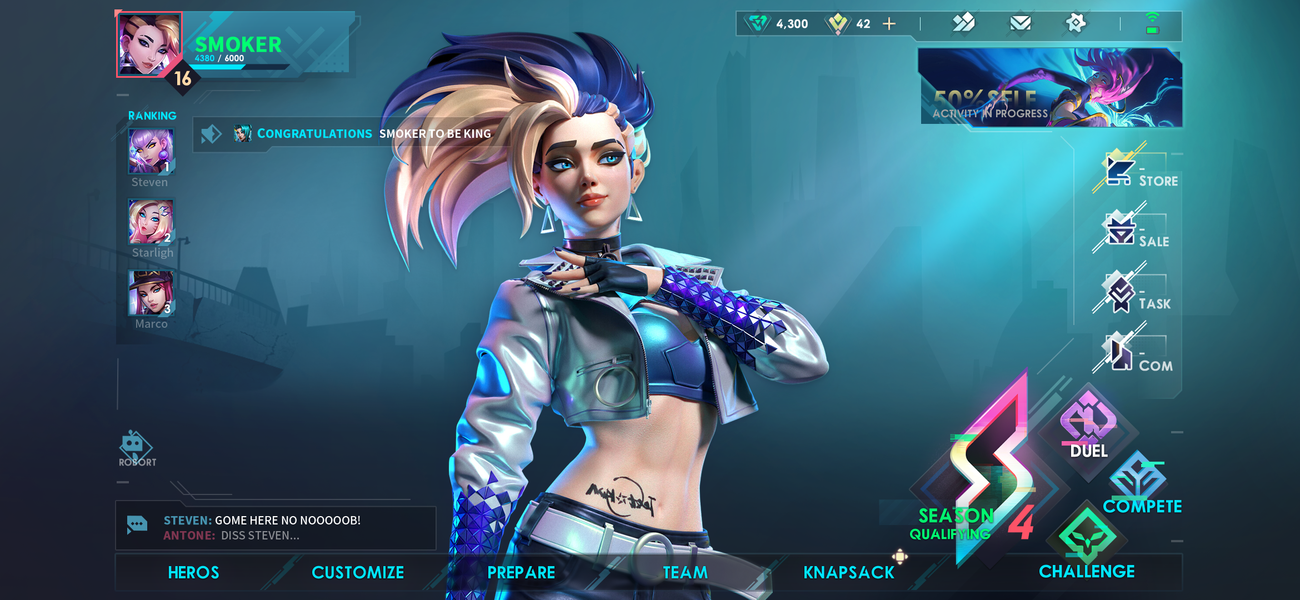1300x600 pixels.
Task: Open the chat box with Steven's message
Action: click(276, 527)
